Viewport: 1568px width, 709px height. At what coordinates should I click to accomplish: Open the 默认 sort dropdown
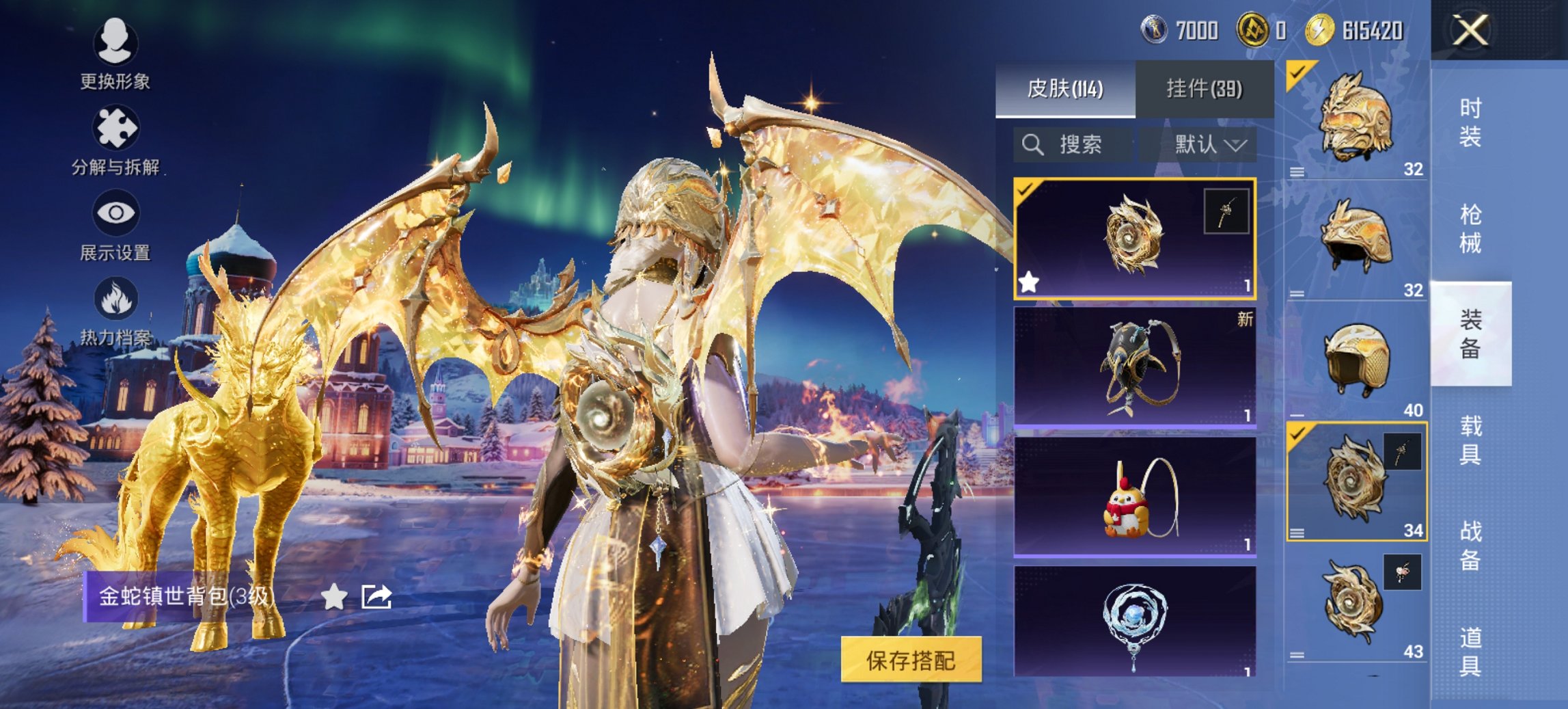[x=1209, y=145]
